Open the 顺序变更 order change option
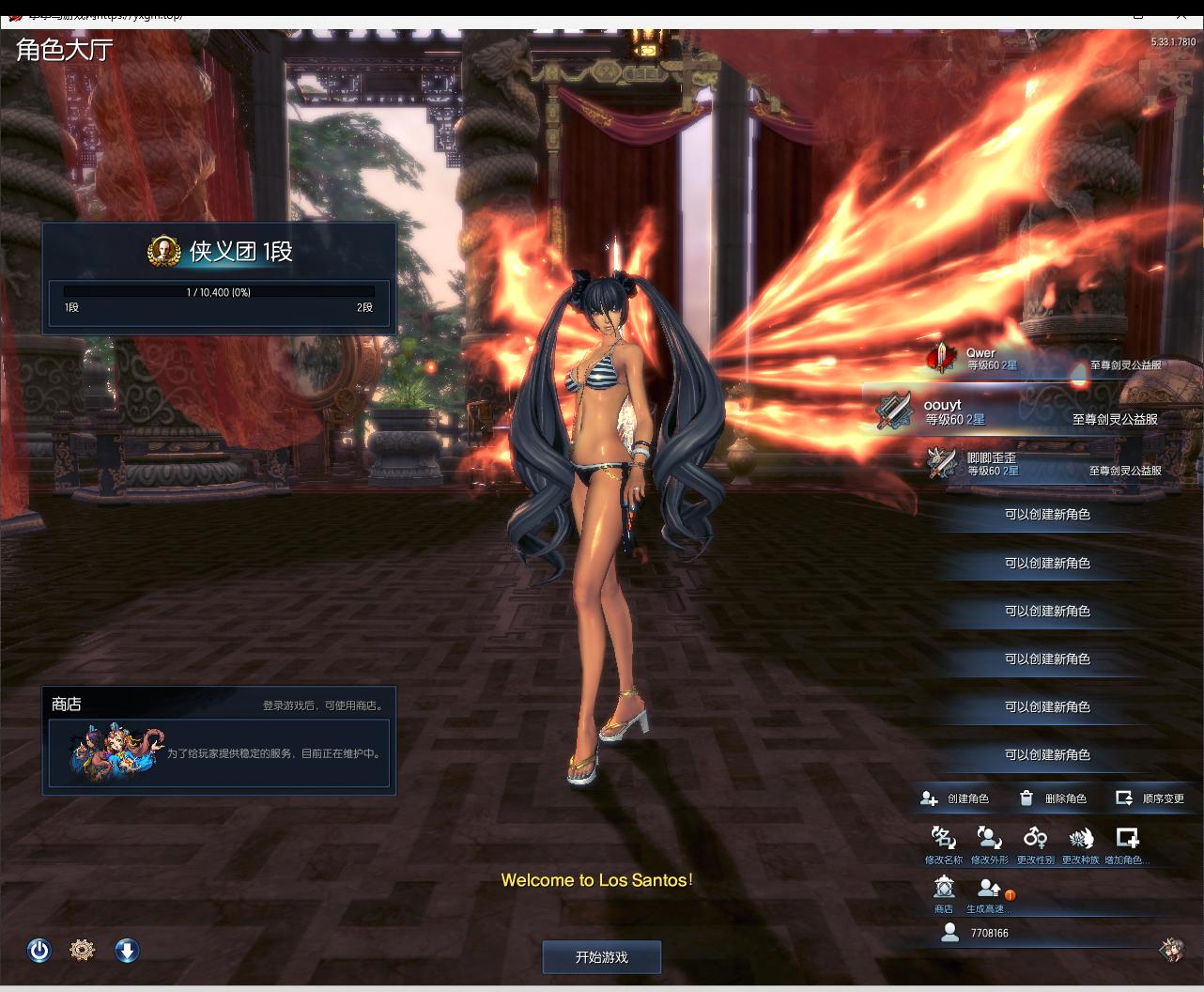The width and height of the screenshot is (1204, 992). tap(1150, 798)
